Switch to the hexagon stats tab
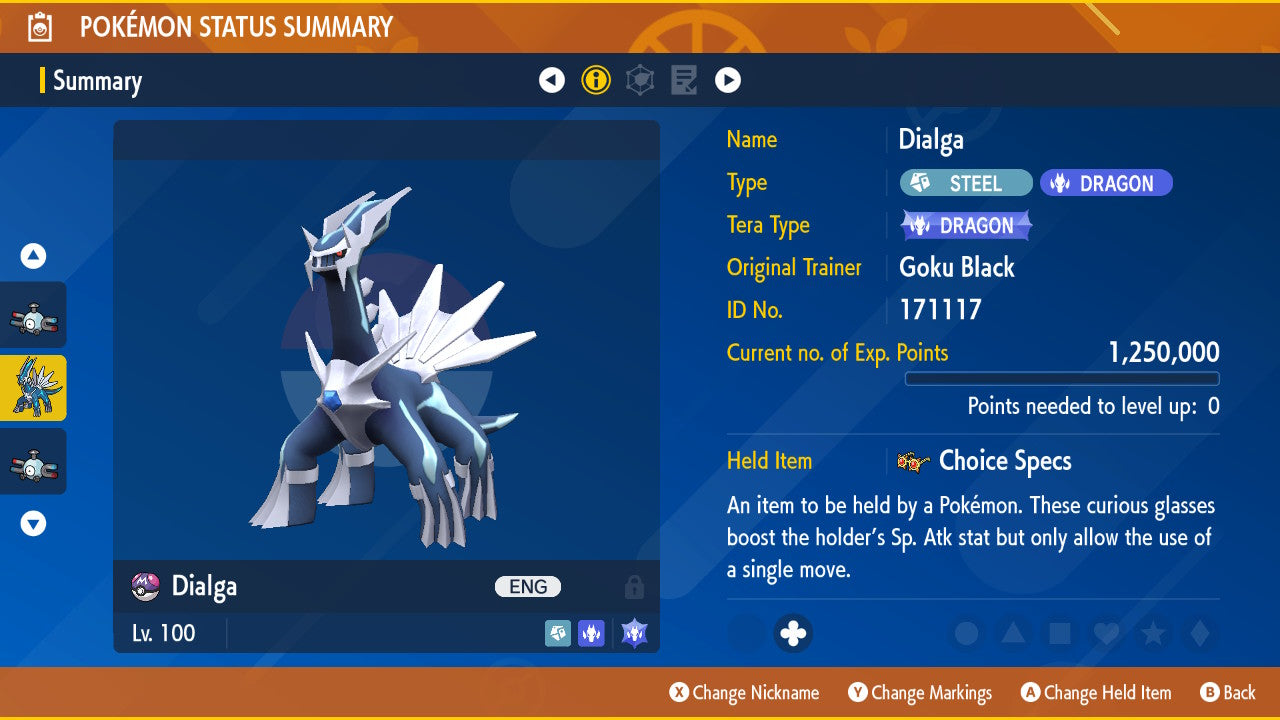This screenshot has height=720, width=1280. tap(640, 80)
